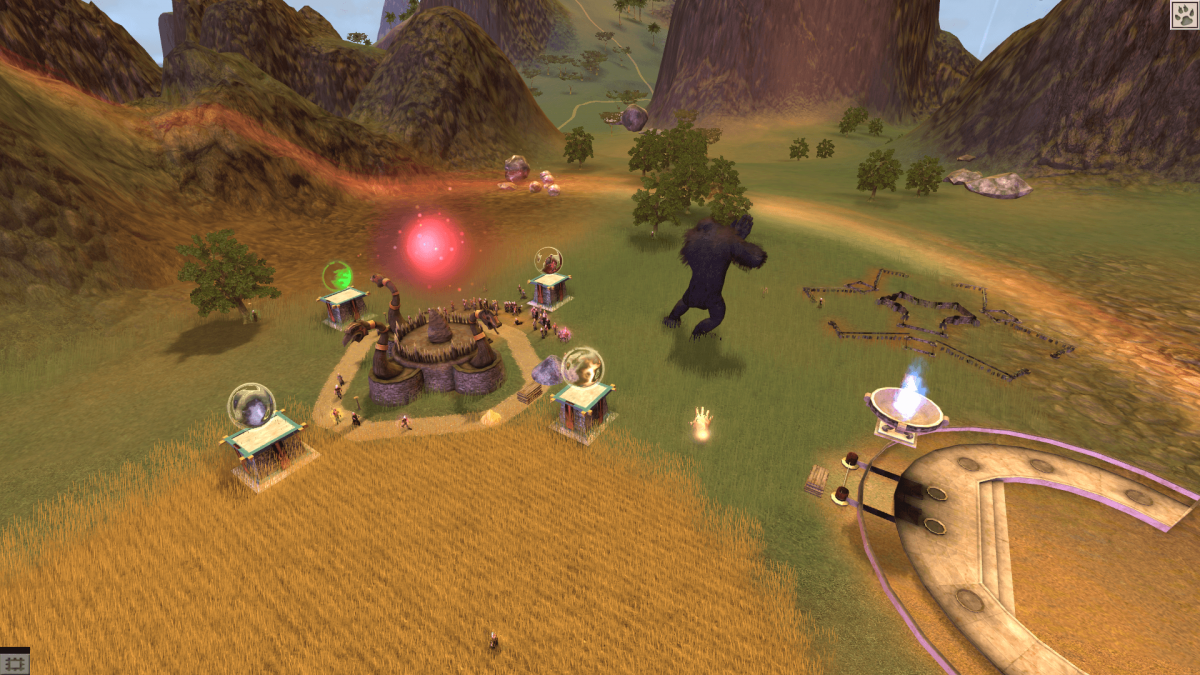Image resolution: width=1200 pixels, height=675 pixels.
Task: Click the creature paw print icon
Action: click(1184, 15)
